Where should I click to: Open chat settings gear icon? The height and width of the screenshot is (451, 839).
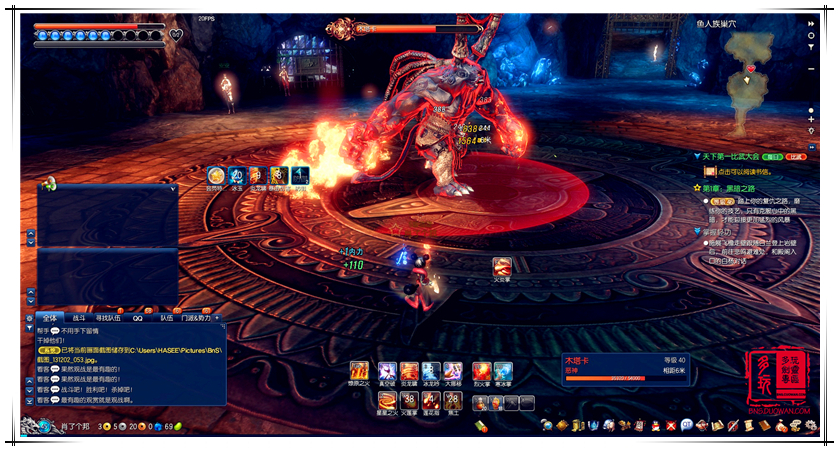point(28,317)
